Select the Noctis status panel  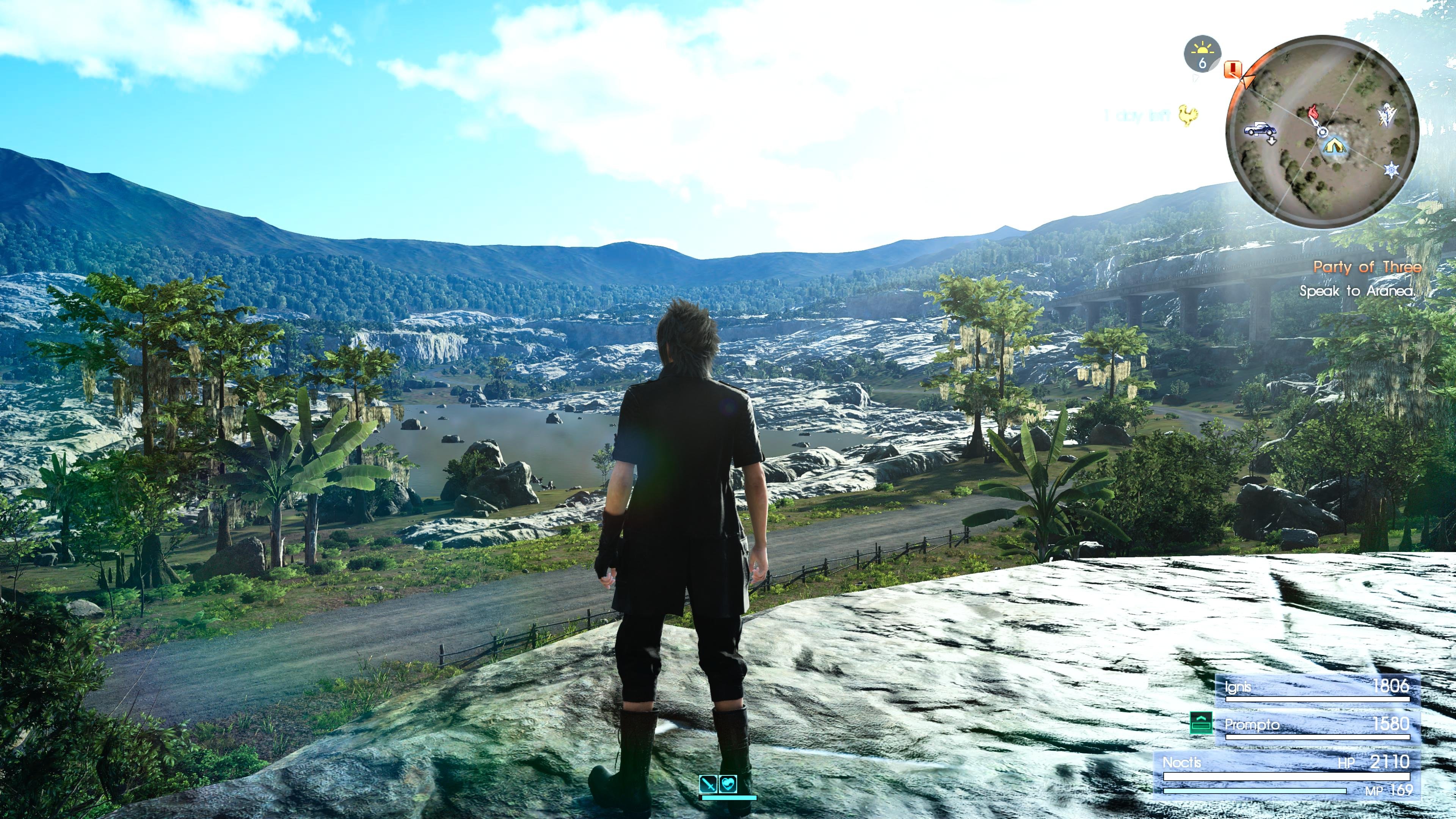point(1286,774)
